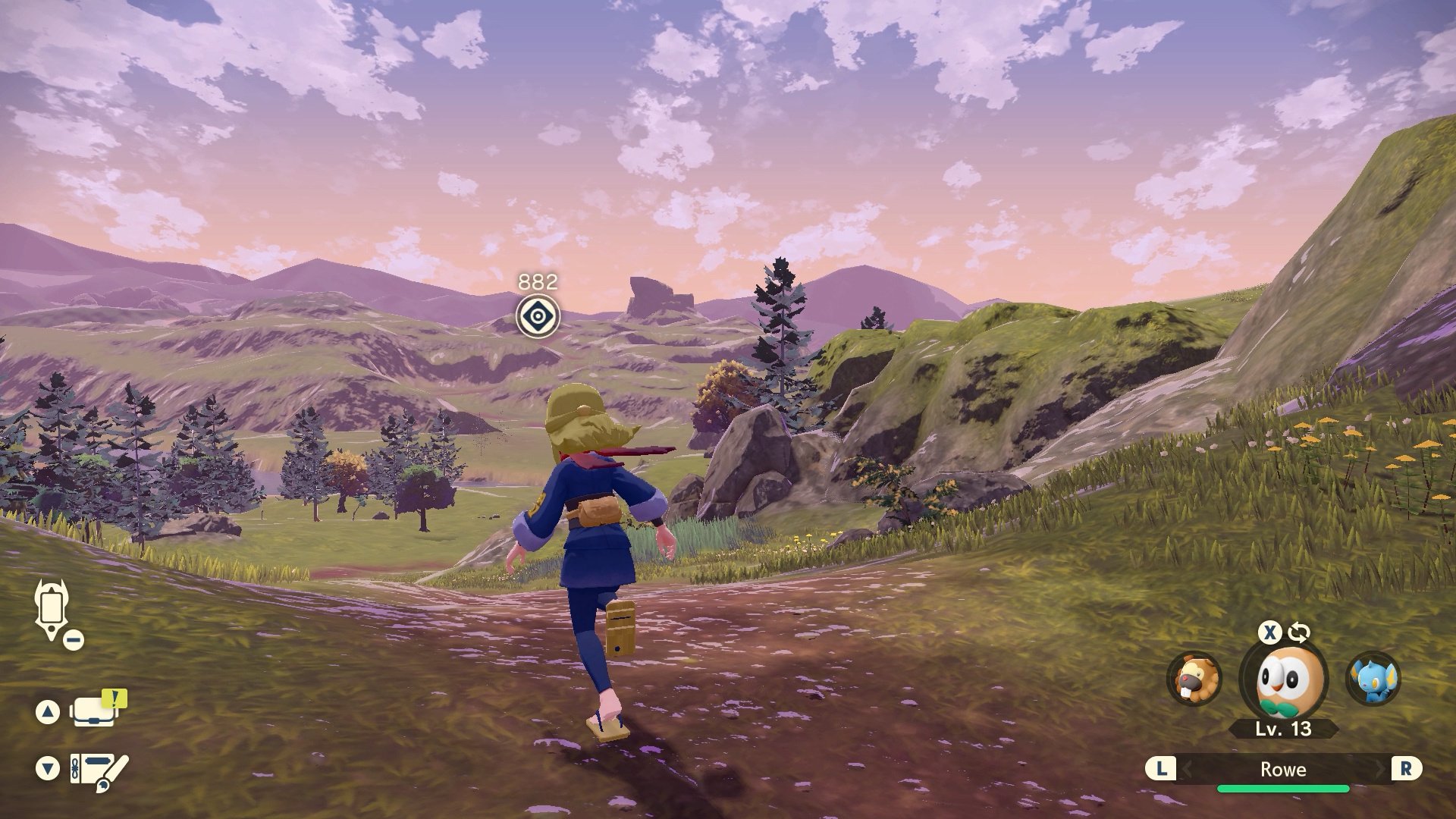
Task: Open the Arc Phone map icon
Action: click(52, 610)
